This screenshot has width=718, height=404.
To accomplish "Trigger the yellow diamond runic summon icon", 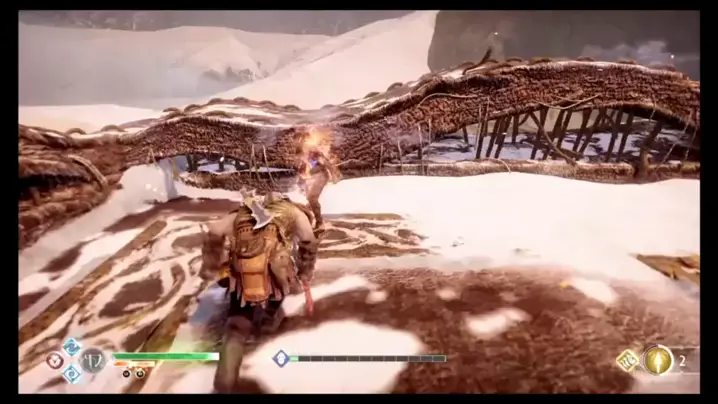I will pos(627,360).
